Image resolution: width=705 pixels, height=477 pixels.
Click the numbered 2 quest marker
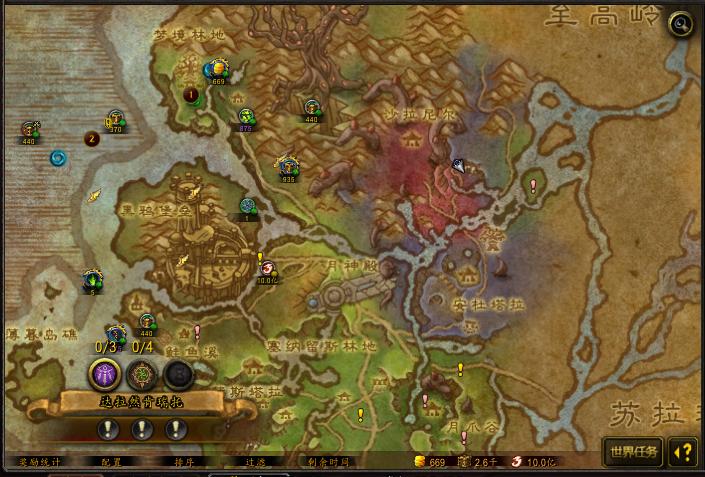(91, 139)
